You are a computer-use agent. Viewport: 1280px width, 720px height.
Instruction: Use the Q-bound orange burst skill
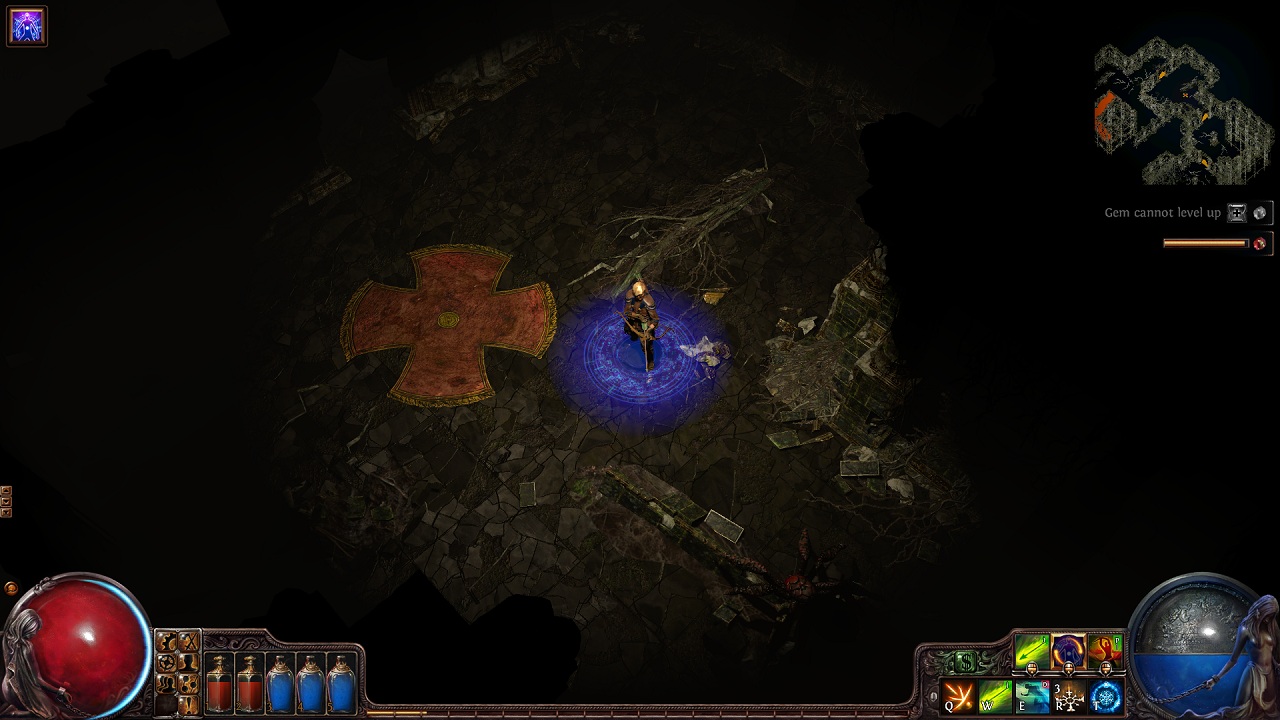tap(959, 696)
